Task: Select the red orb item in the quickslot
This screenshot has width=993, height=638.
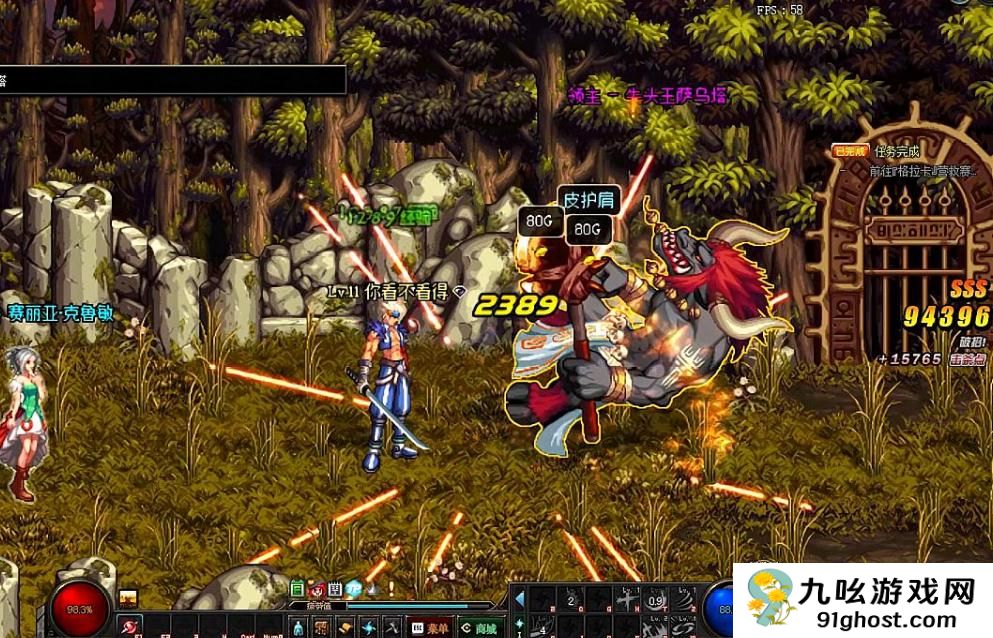Action: [x=131, y=628]
